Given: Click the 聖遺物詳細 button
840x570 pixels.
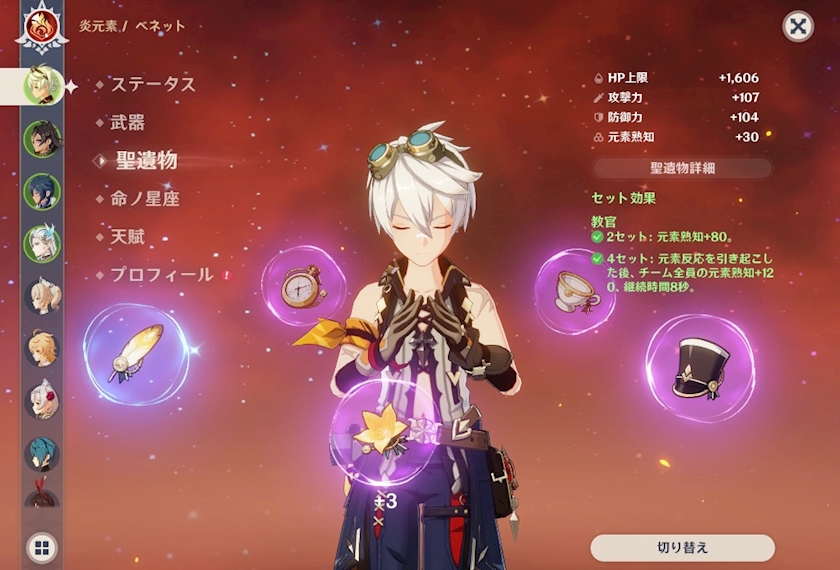Looking at the screenshot, I should pos(683,168).
